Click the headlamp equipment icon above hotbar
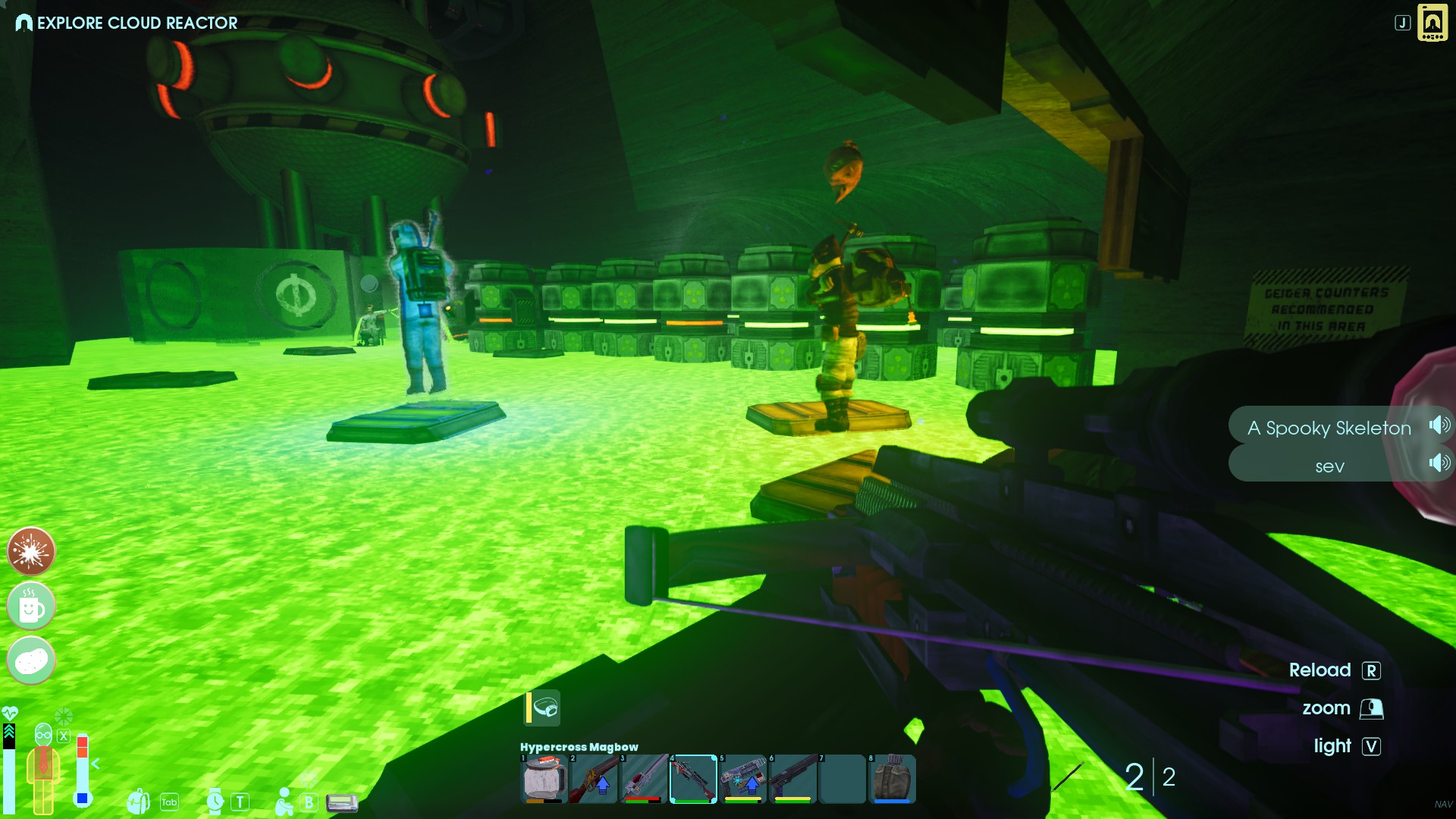1456x819 pixels. [544, 708]
